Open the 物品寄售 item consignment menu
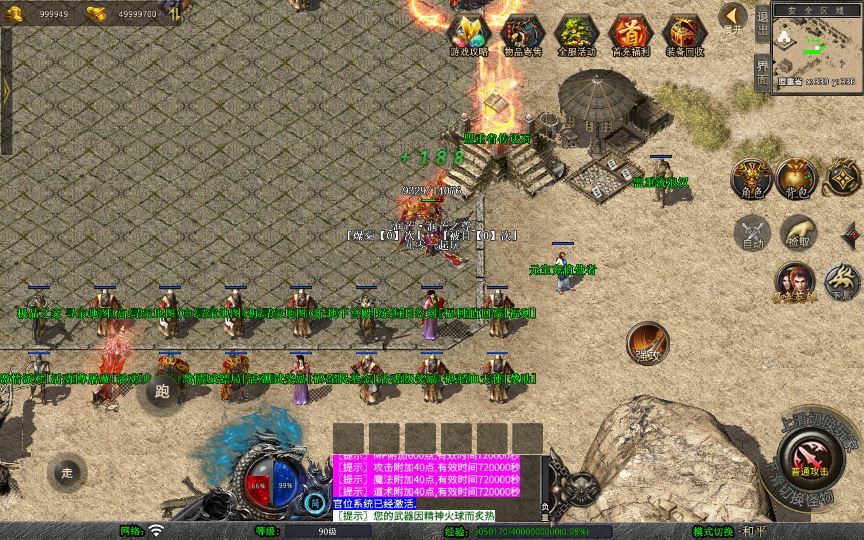This screenshot has width=864, height=540. [523, 34]
